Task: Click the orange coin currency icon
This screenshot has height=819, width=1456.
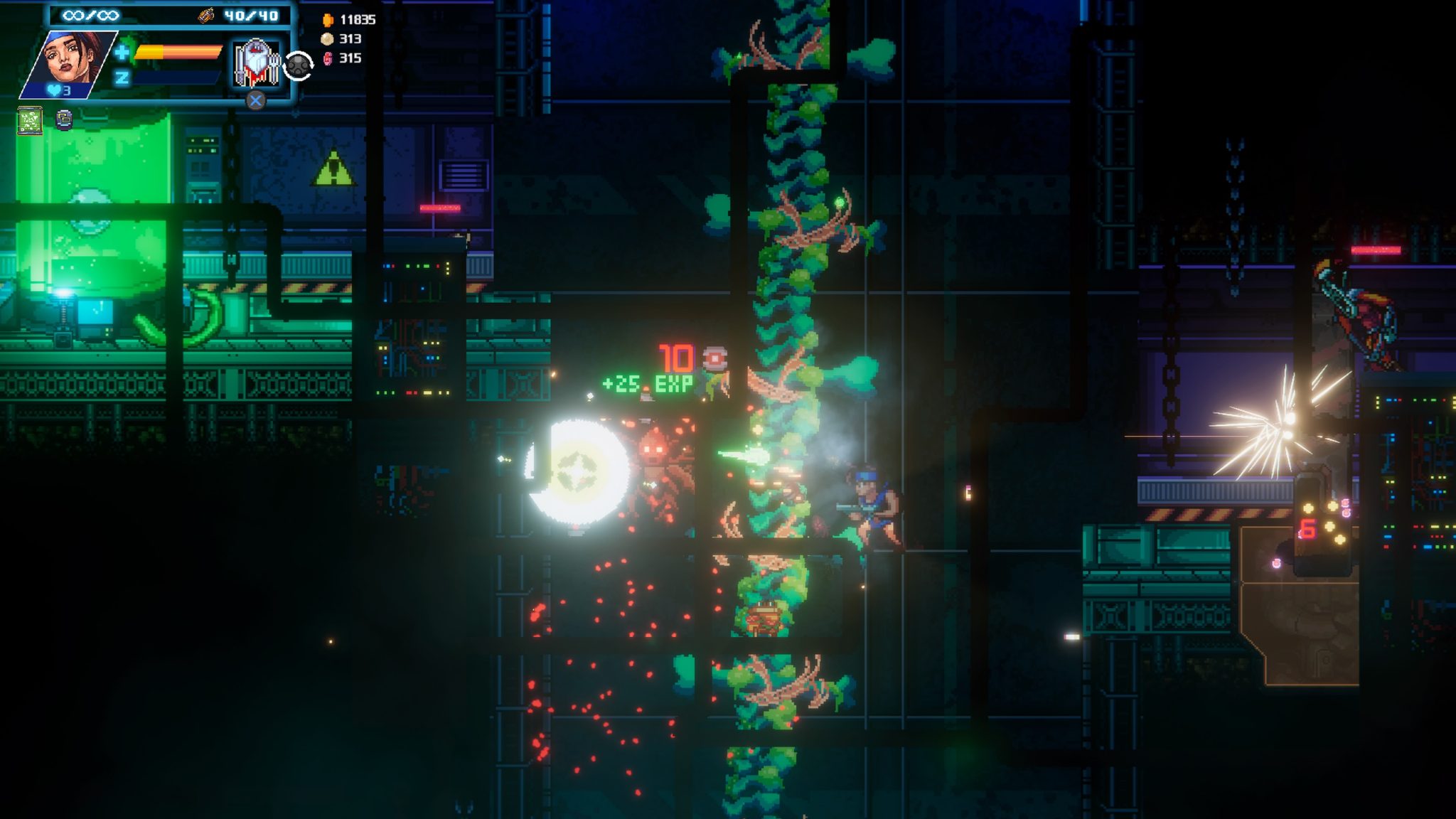Action: pyautogui.click(x=328, y=20)
